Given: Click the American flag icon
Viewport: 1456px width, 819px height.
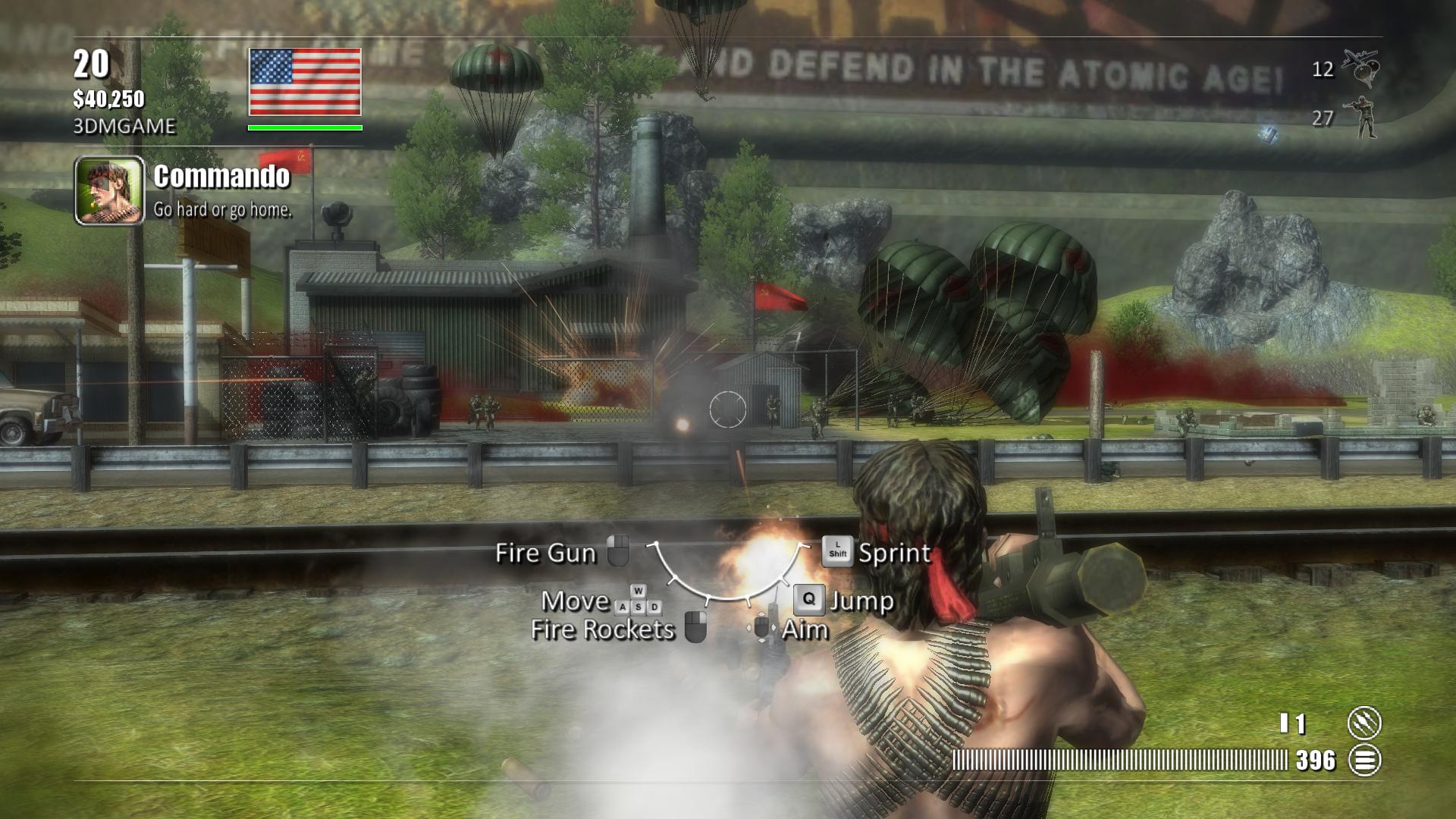Looking at the screenshot, I should tap(305, 82).
